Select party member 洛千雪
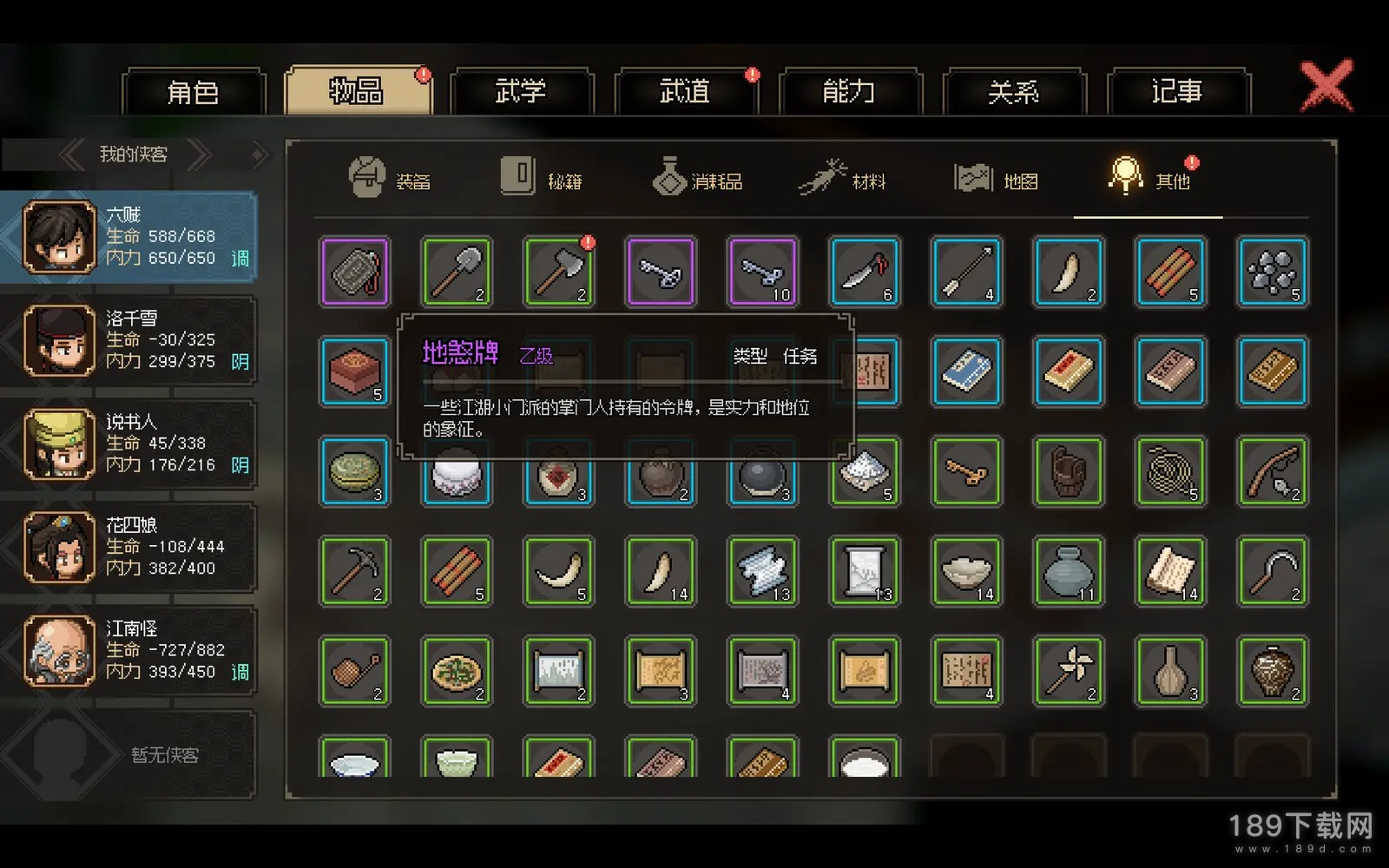 (x=130, y=340)
